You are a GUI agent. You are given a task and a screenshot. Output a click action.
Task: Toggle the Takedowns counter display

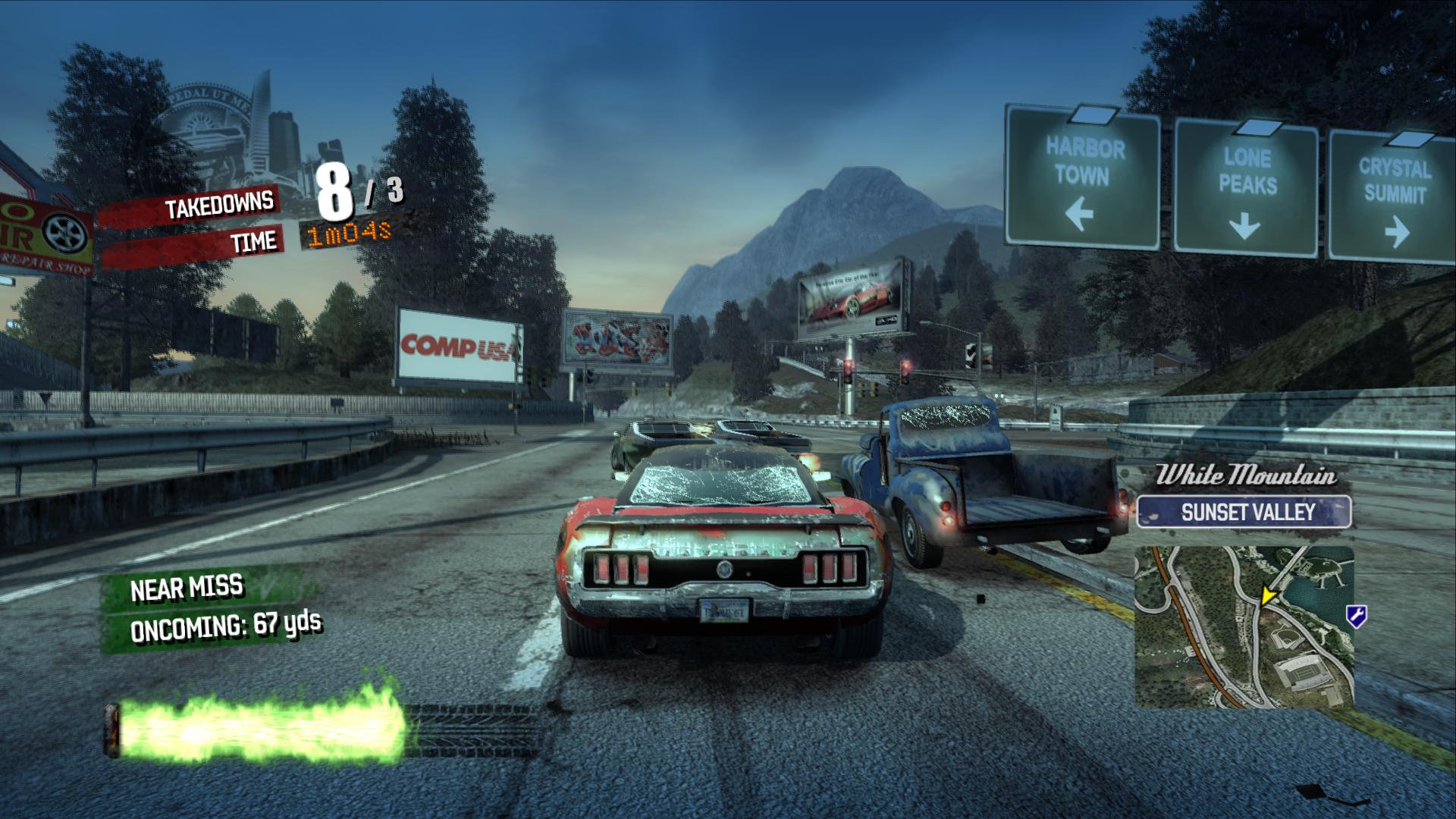click(220, 202)
